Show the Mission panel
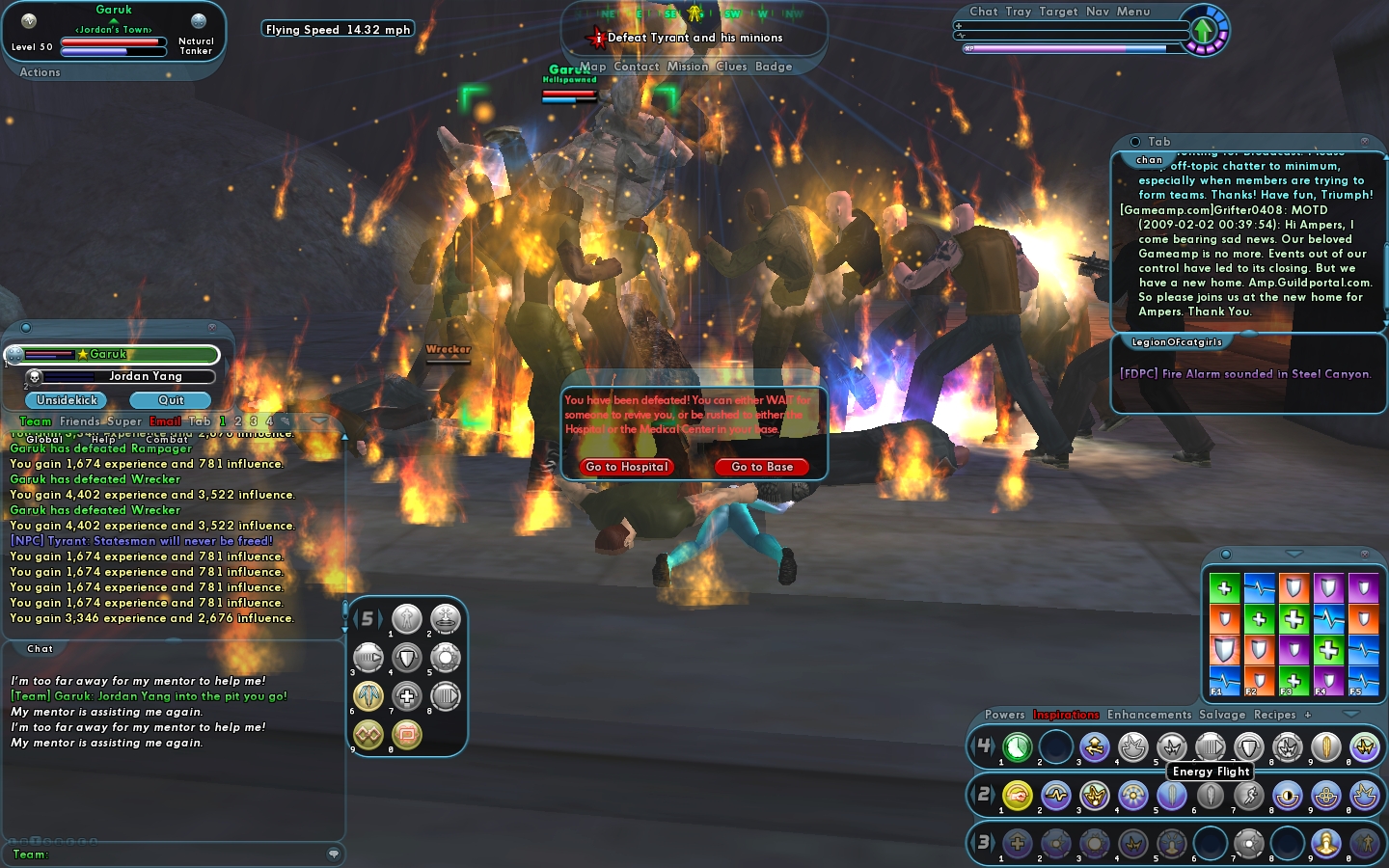 click(x=688, y=67)
